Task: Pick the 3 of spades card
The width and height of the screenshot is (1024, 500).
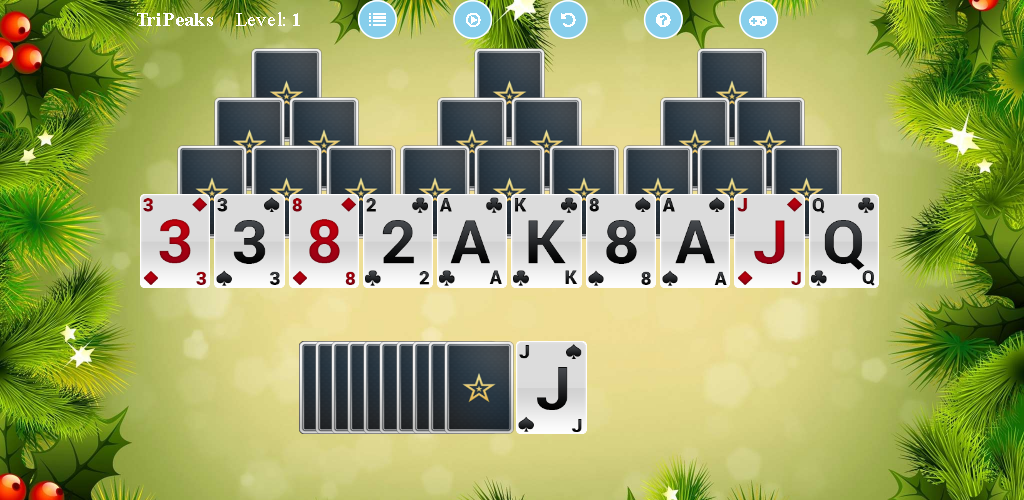Action: coord(249,242)
